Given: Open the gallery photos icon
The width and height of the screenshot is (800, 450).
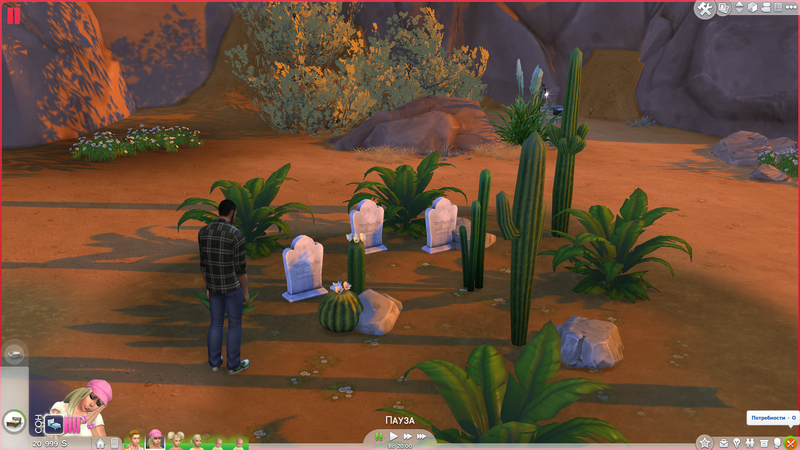Looking at the screenshot, I should click(x=724, y=9).
